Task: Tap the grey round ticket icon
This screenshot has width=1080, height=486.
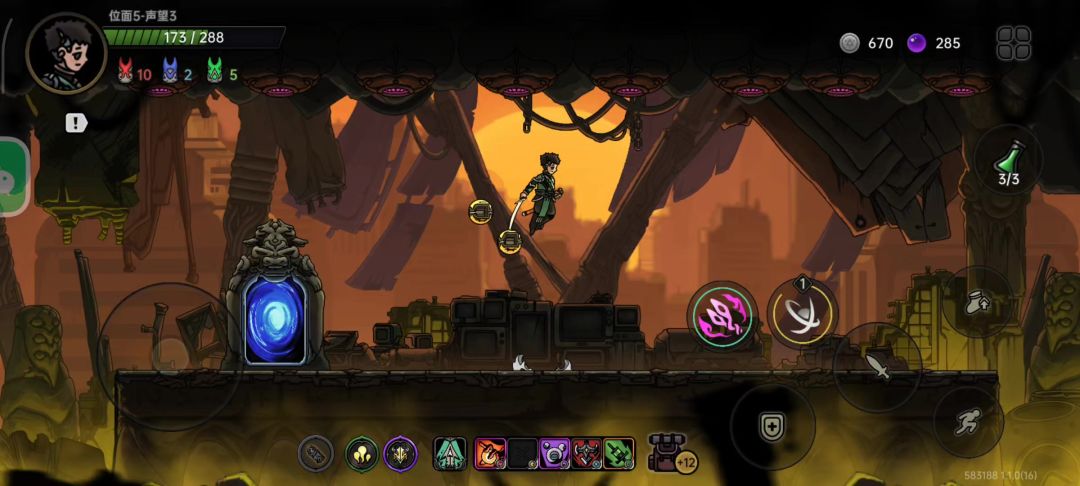Action: (x=316, y=454)
